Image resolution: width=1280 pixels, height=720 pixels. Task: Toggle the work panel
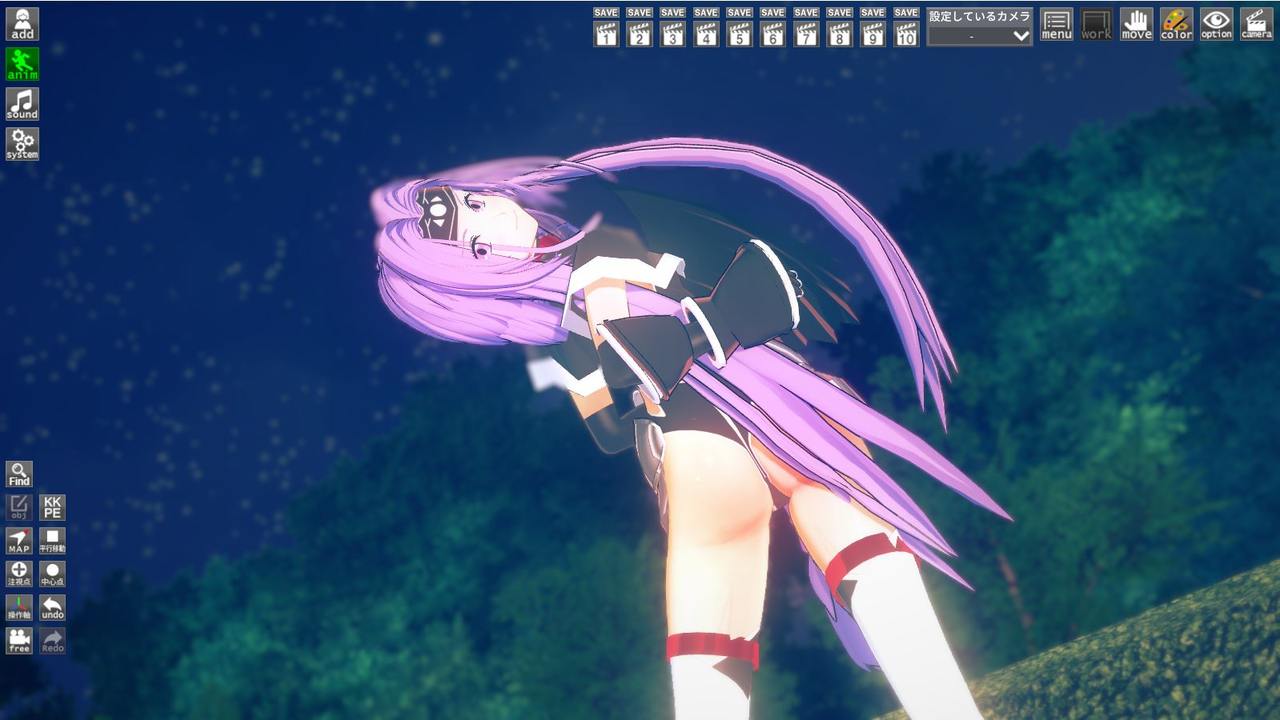click(1096, 24)
